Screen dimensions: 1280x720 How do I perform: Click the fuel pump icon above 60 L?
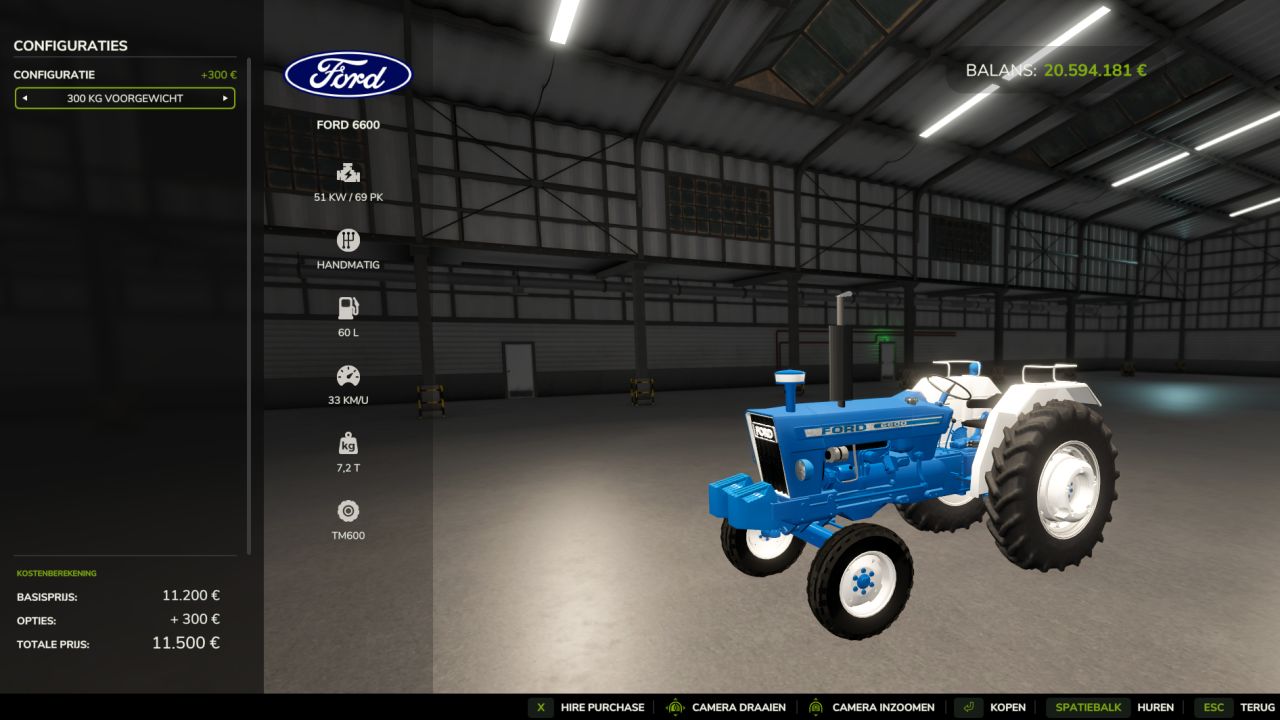(x=347, y=308)
